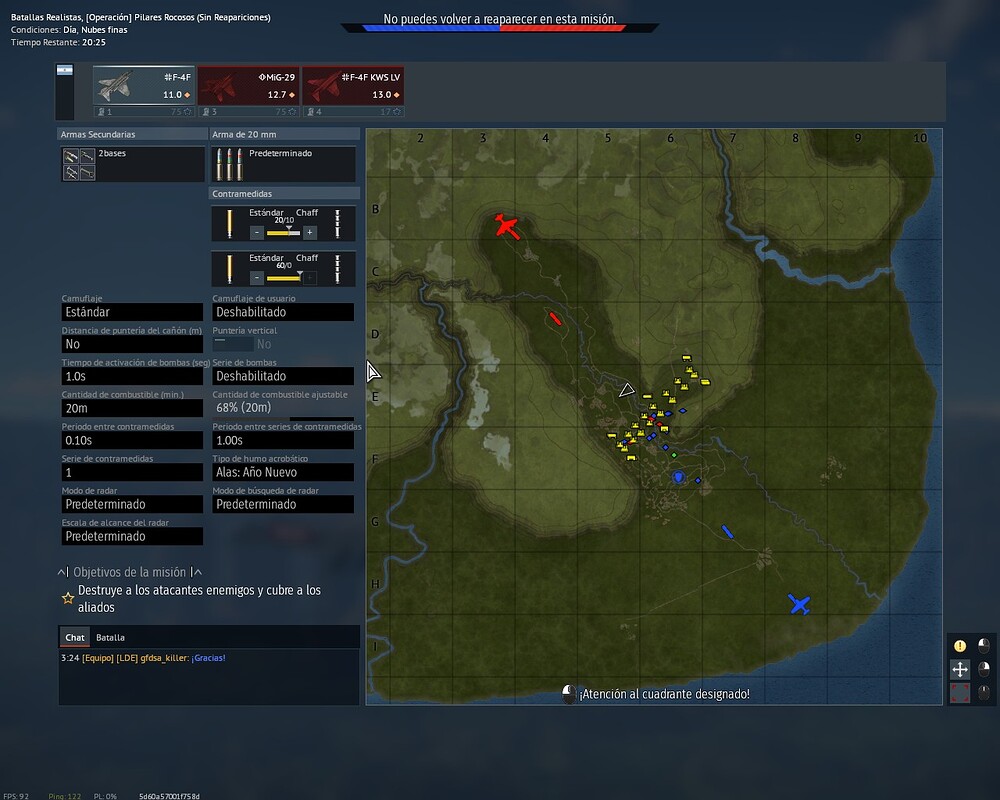This screenshot has width=1000, height=800.
Task: Change the bomb activation time of 1.0s
Action: coord(132,376)
